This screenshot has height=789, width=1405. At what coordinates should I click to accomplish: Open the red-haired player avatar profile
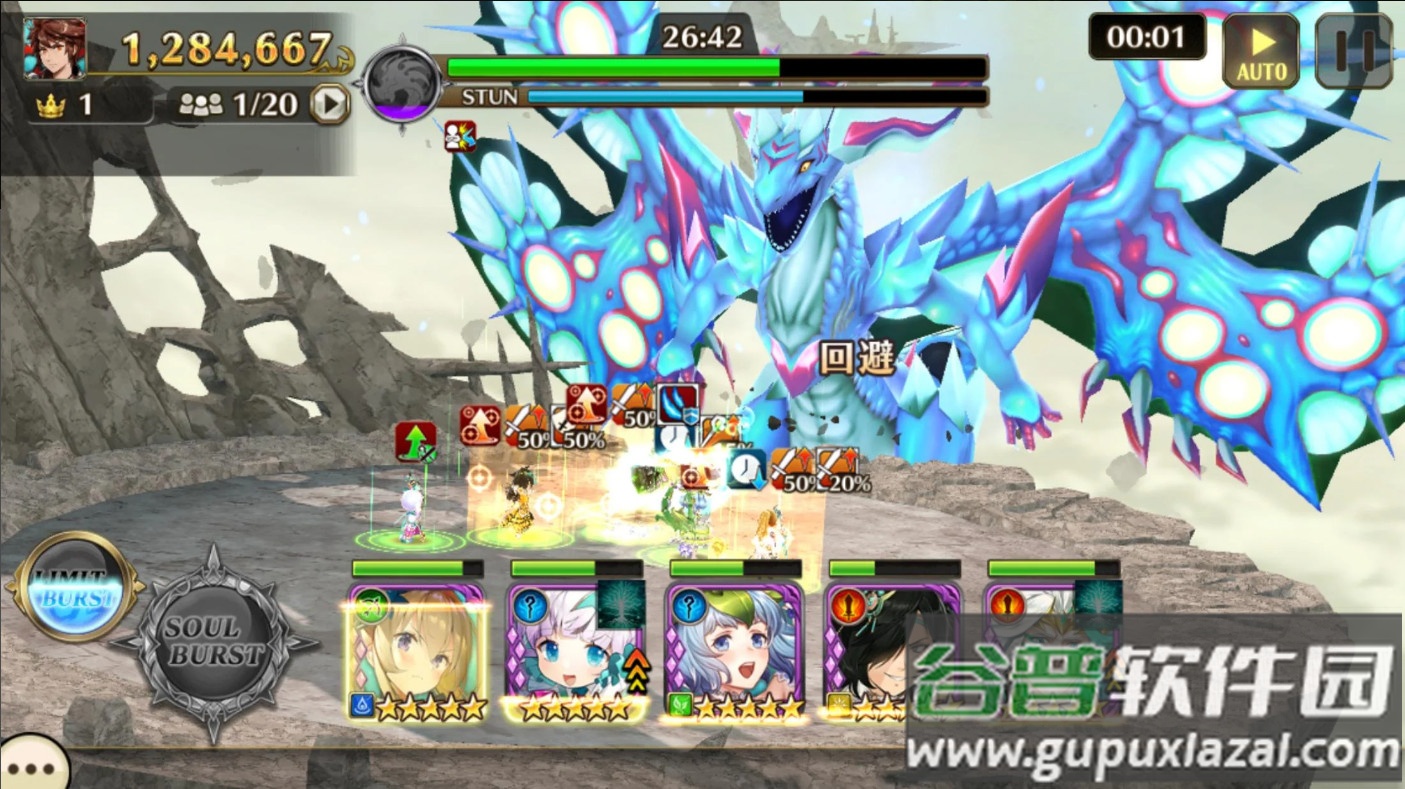(55, 48)
